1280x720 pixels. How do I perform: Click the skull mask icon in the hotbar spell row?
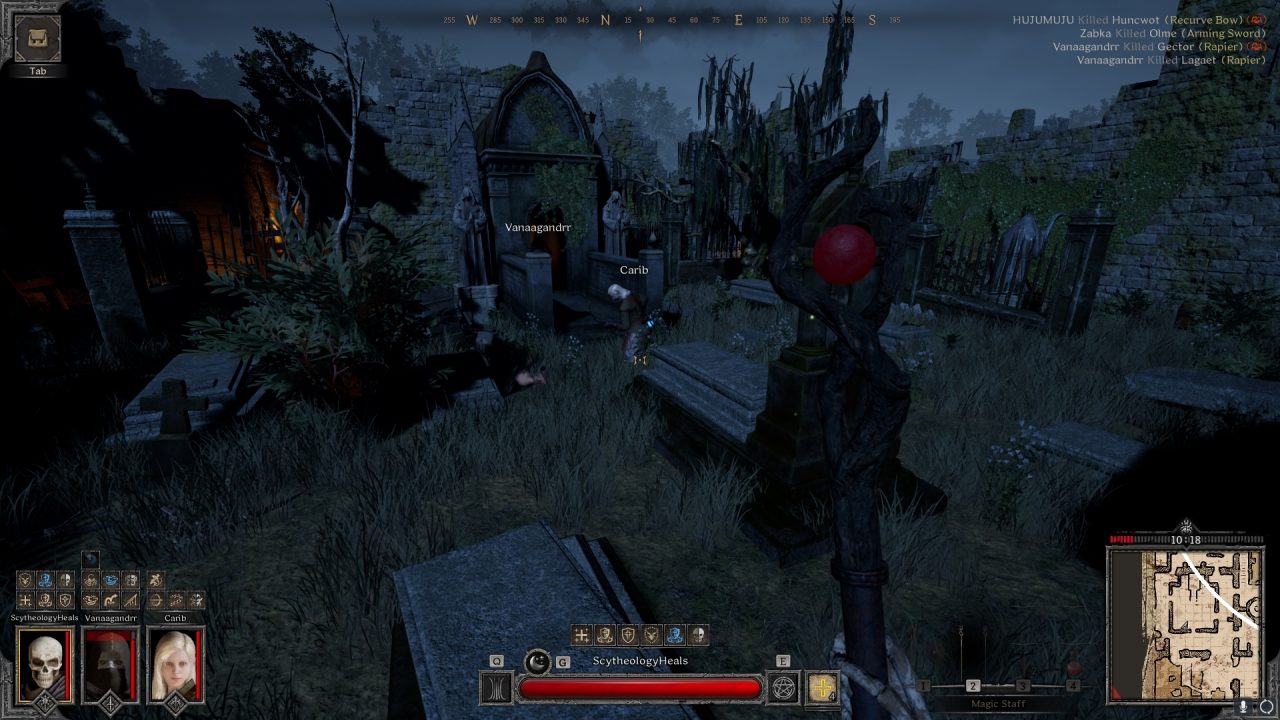pyautogui.click(x=698, y=633)
